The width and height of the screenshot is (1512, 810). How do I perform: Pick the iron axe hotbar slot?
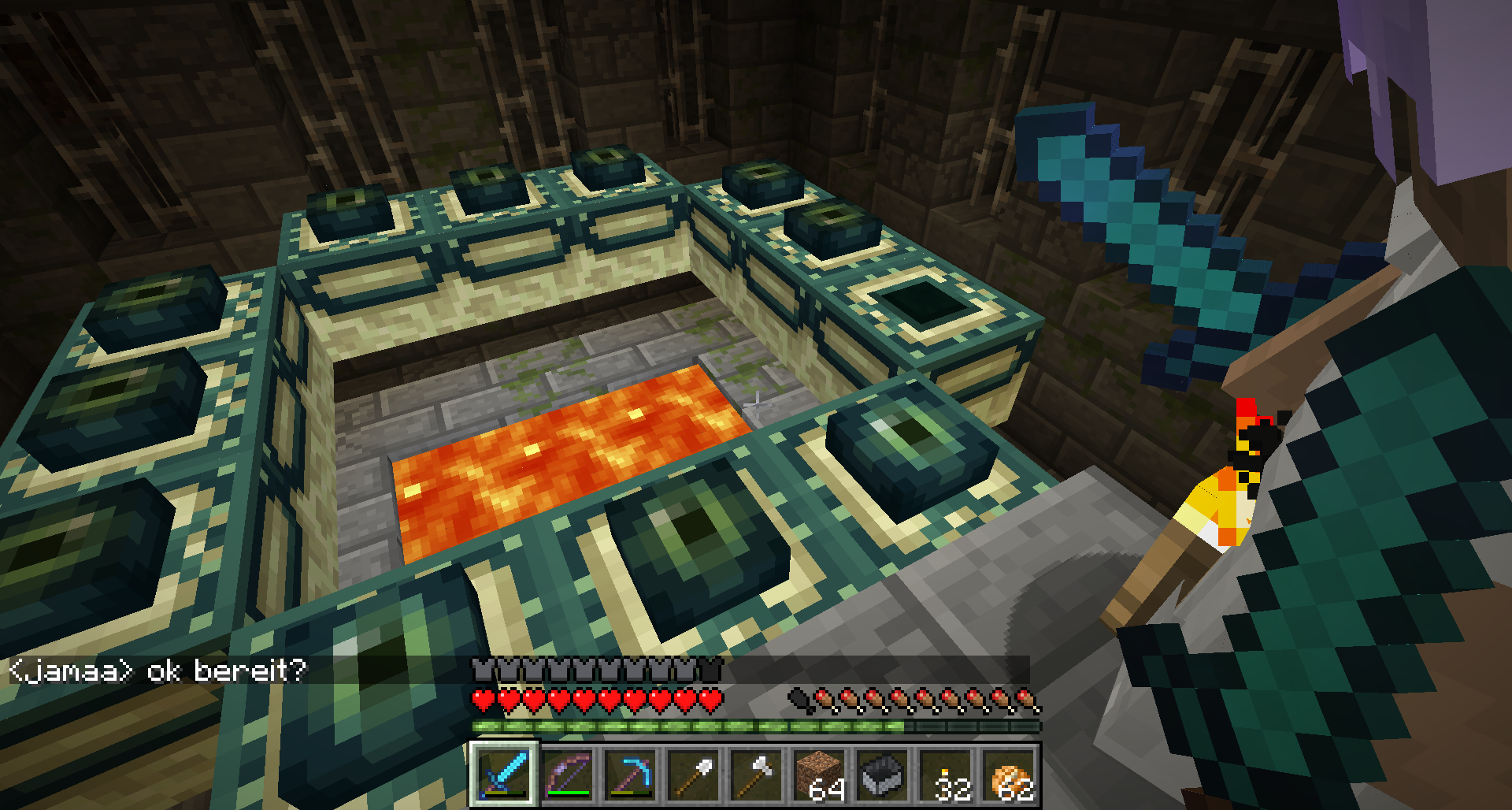(x=757, y=774)
